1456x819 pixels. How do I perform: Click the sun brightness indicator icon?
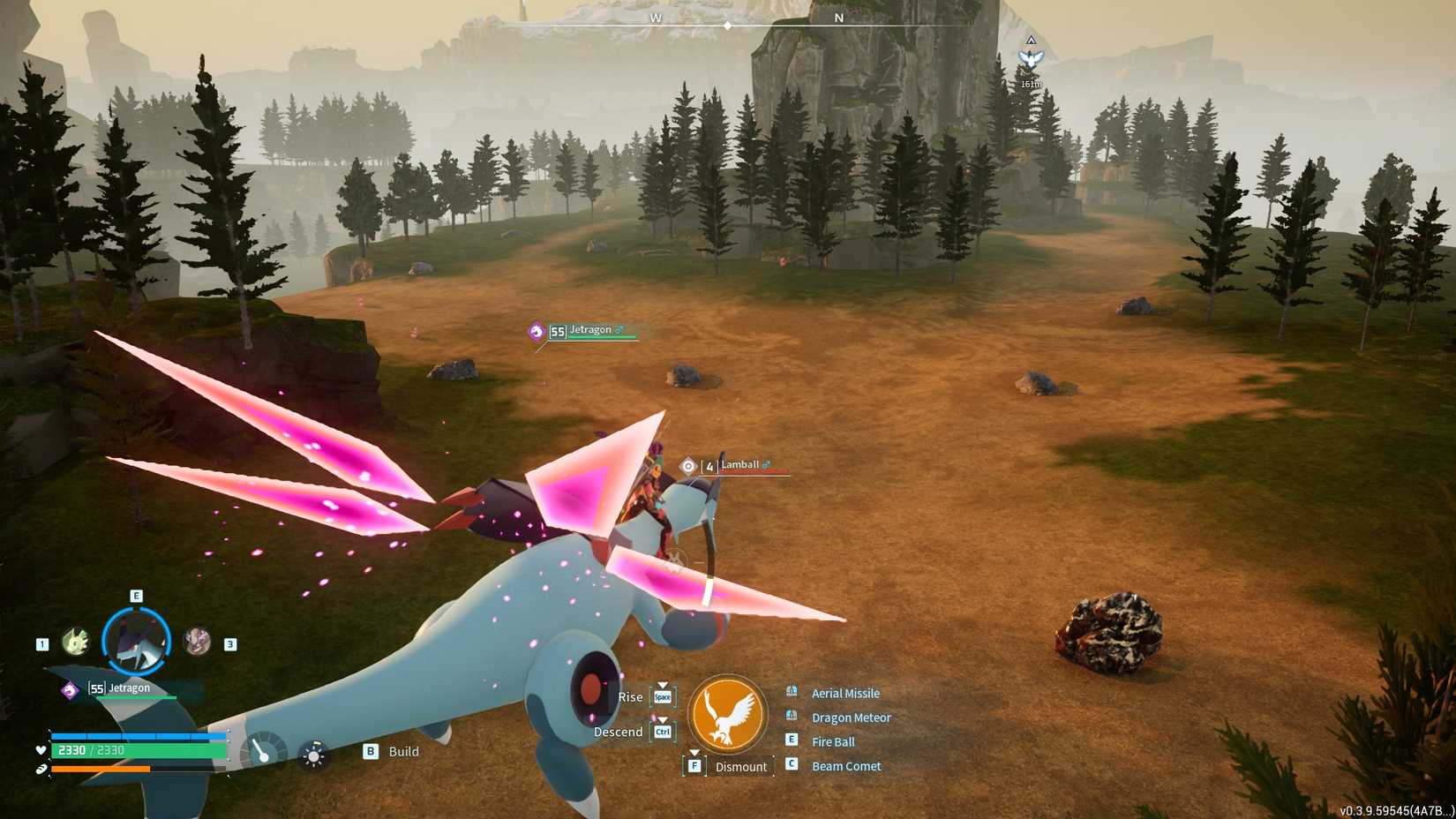pyautogui.click(x=312, y=755)
